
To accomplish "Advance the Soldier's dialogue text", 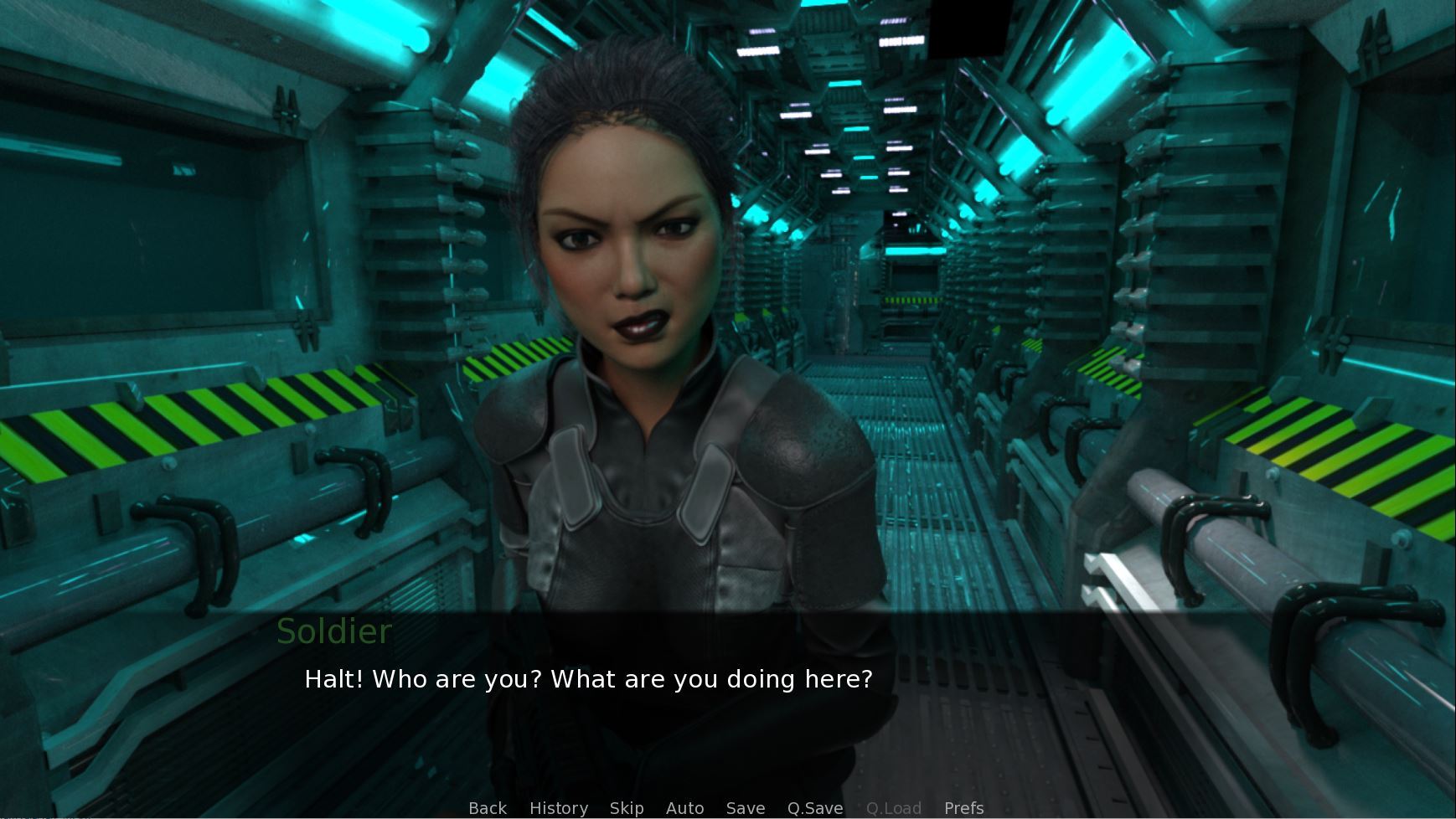I will [588, 679].
